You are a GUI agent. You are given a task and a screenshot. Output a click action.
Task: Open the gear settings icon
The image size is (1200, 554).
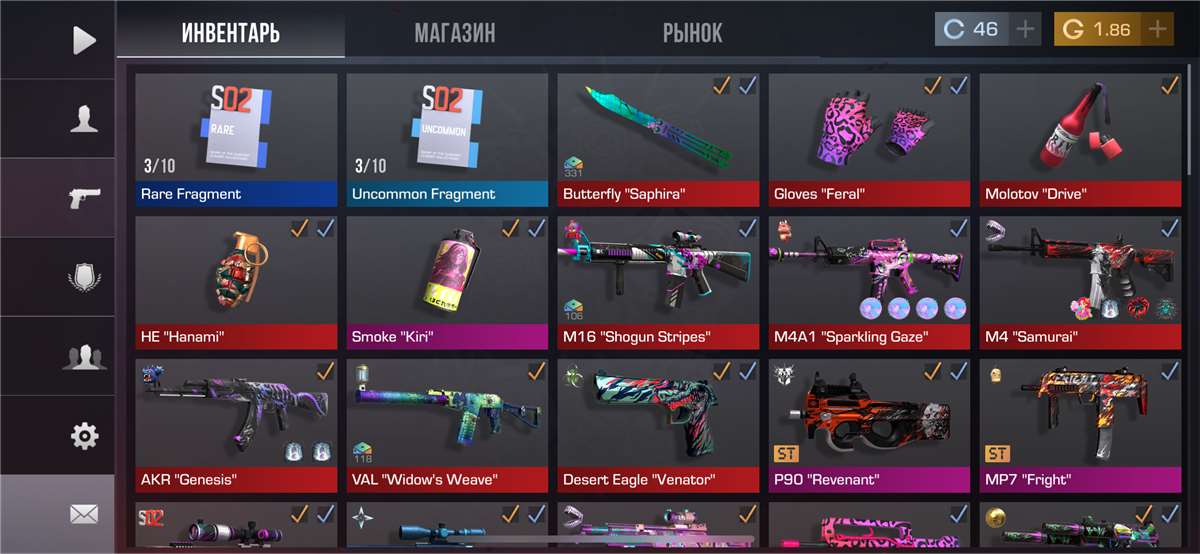tap(84, 435)
